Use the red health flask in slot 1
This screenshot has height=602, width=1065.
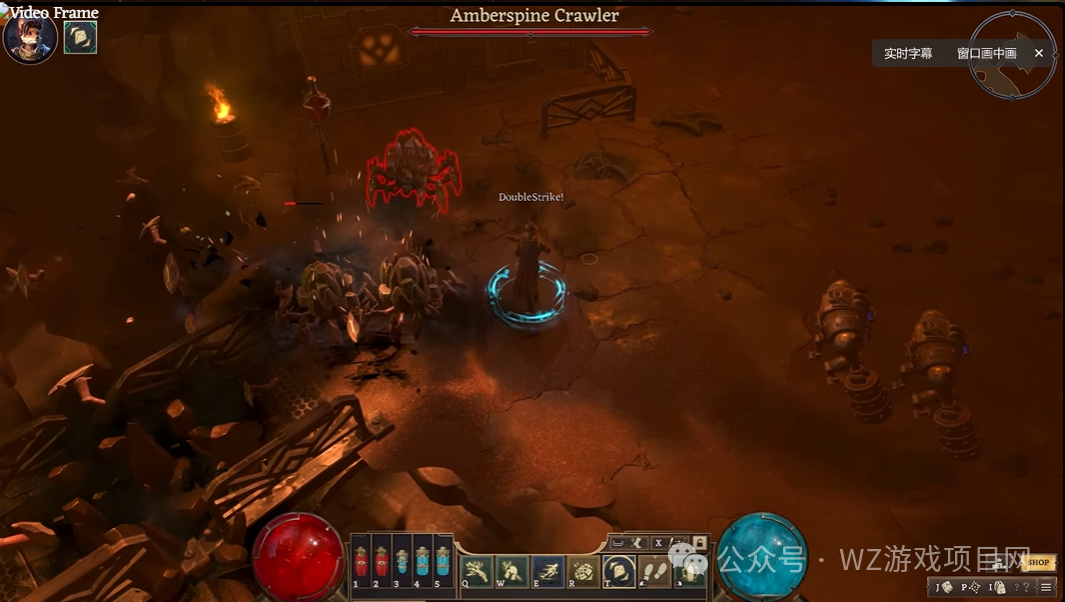[361, 562]
